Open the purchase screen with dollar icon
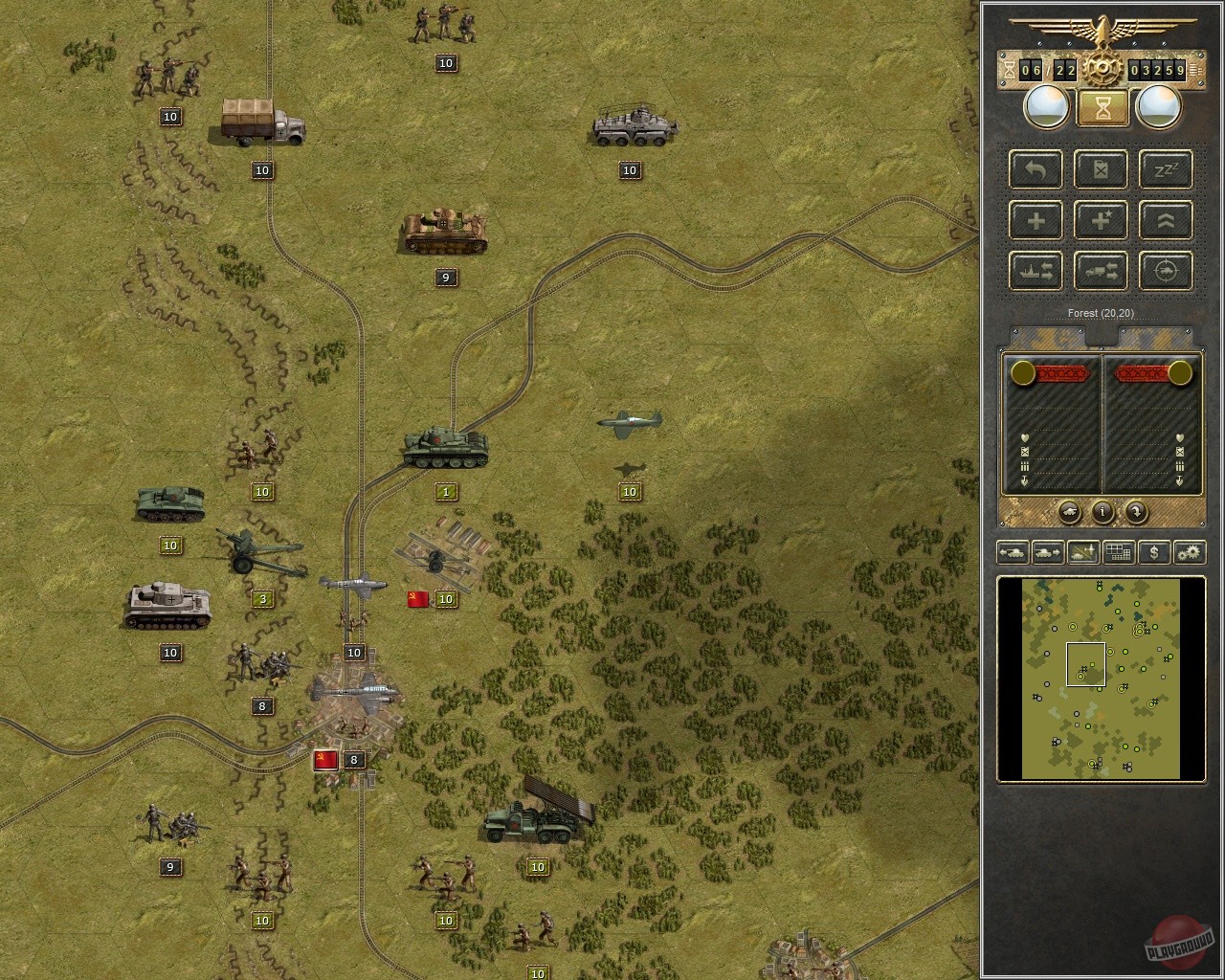1225x980 pixels. pos(1154,552)
